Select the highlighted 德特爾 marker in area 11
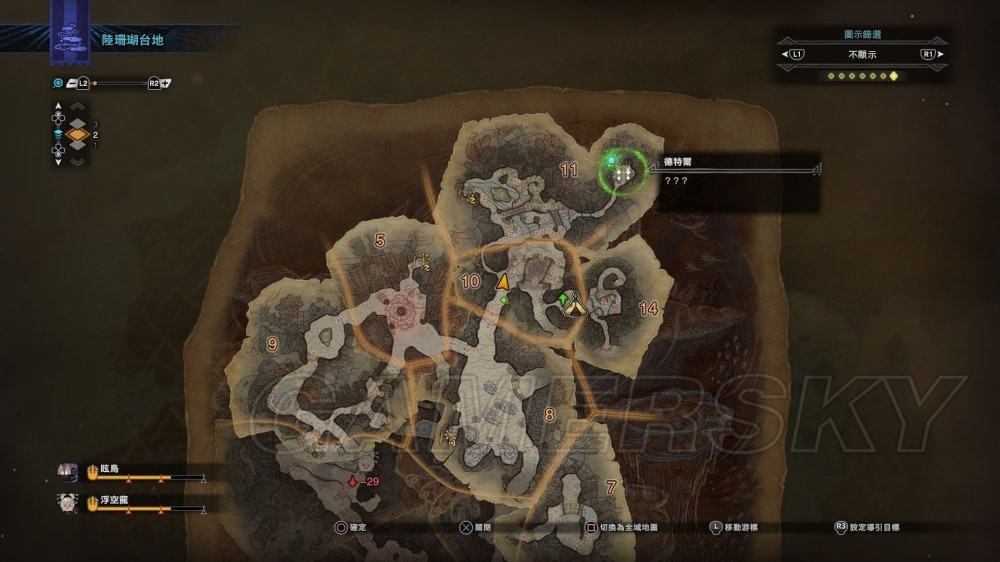Viewport: 1000px width, 562px height. coord(625,174)
